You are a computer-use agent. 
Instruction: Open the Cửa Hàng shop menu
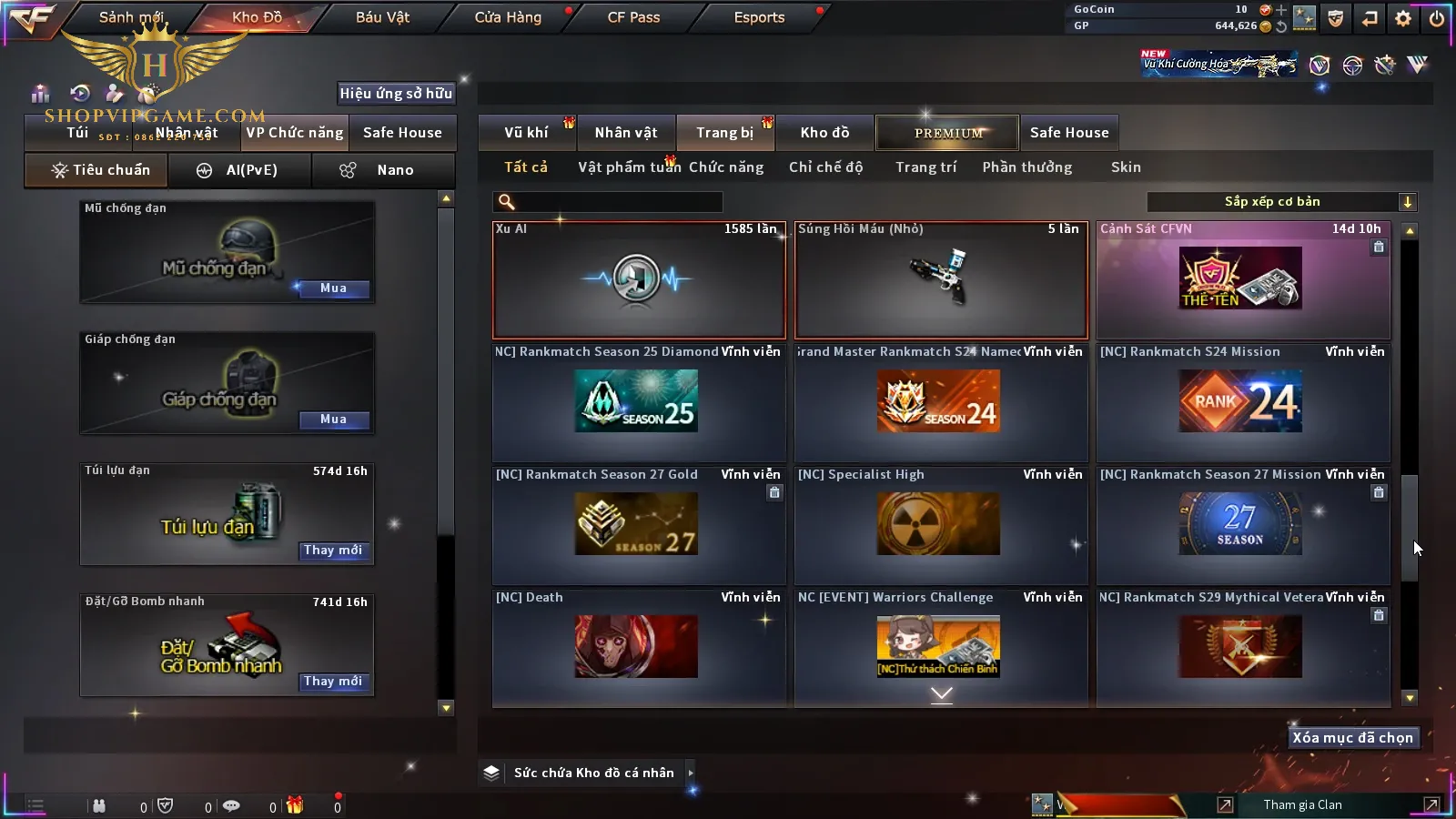point(508,17)
